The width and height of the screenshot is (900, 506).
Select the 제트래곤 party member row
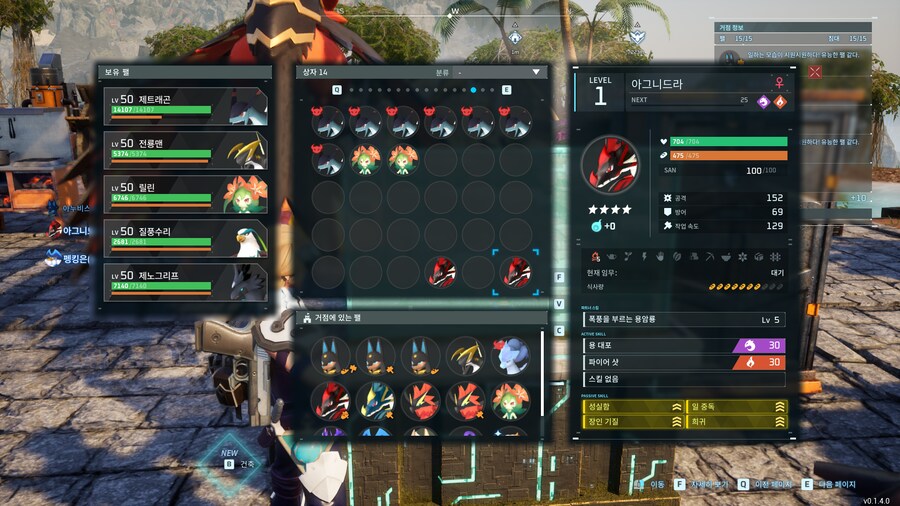point(185,107)
